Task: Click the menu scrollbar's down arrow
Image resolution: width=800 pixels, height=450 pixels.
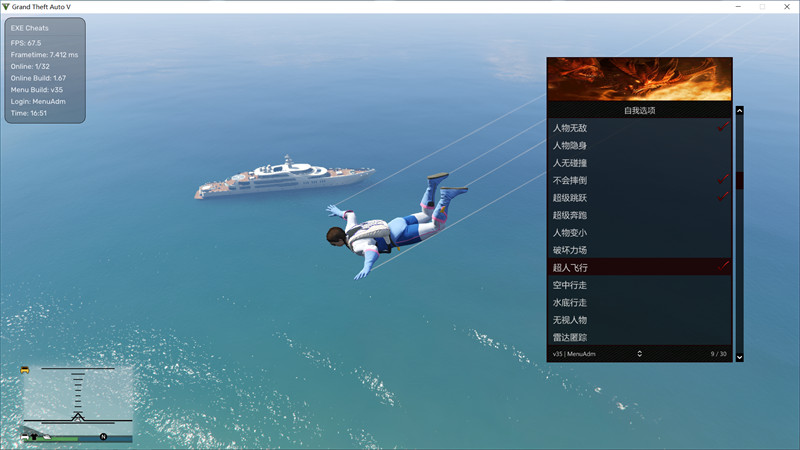Action: coord(740,357)
